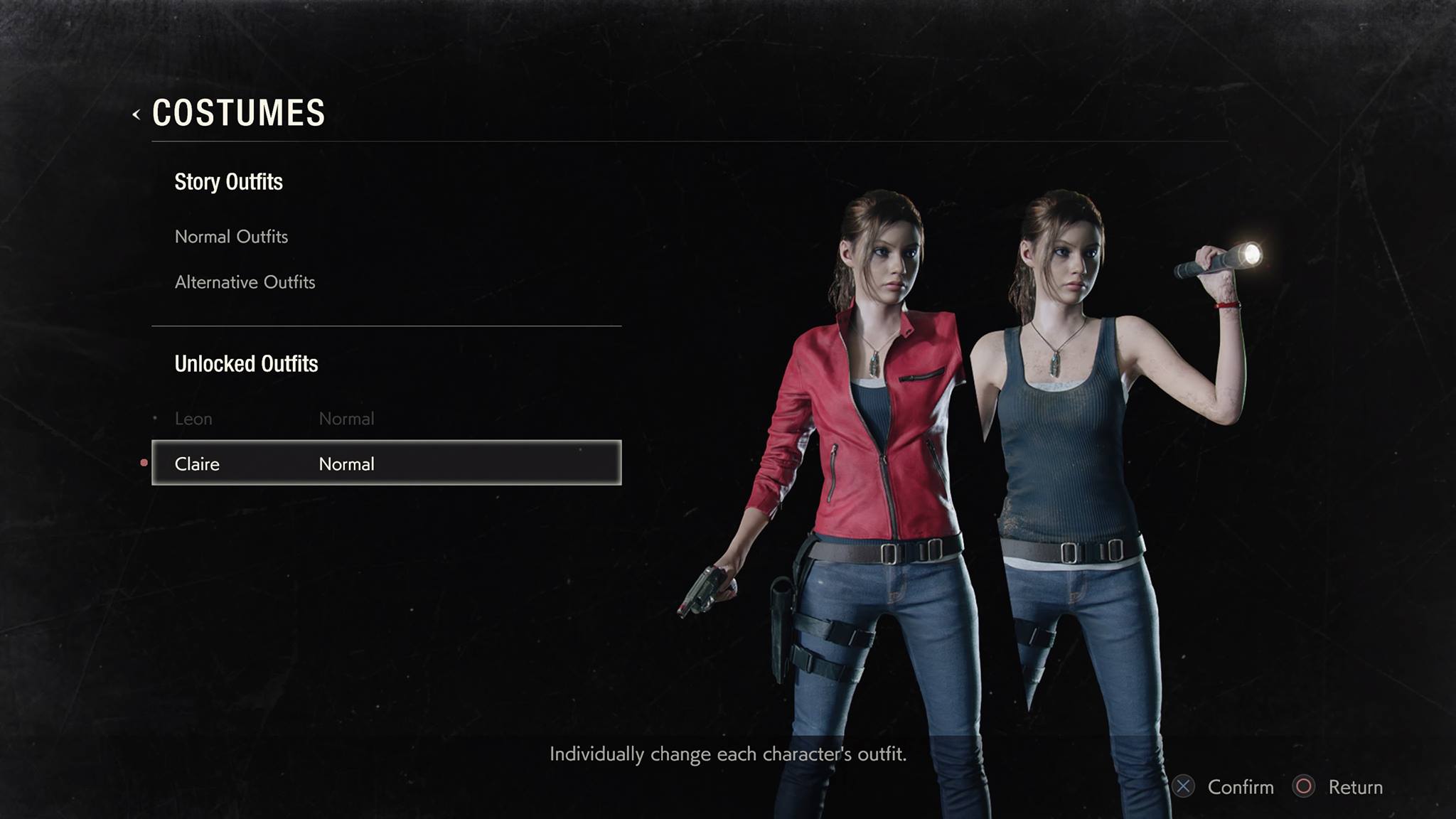The image size is (1456, 819).
Task: Select Normal Outfits under Story Outfits
Action: tap(231, 237)
